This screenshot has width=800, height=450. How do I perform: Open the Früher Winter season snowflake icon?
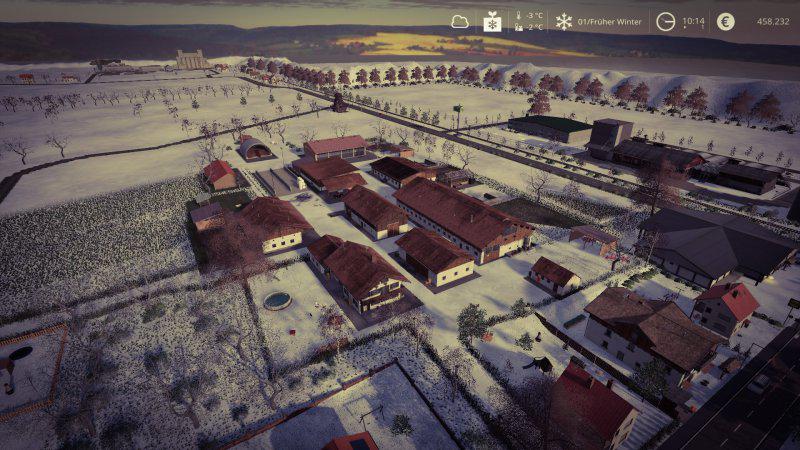pyautogui.click(x=564, y=21)
